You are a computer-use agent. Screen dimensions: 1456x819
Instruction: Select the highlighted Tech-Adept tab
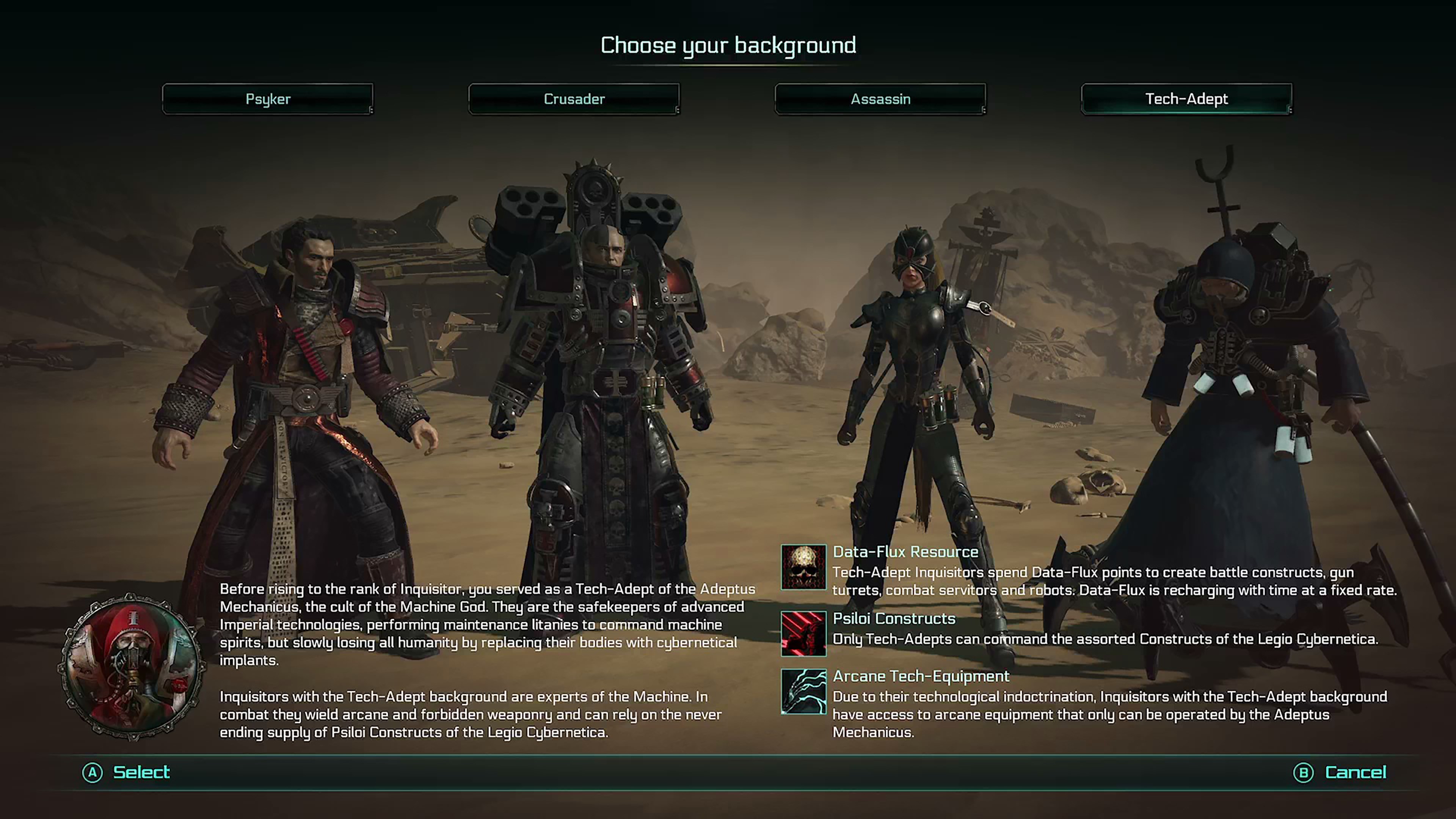coord(1186,99)
